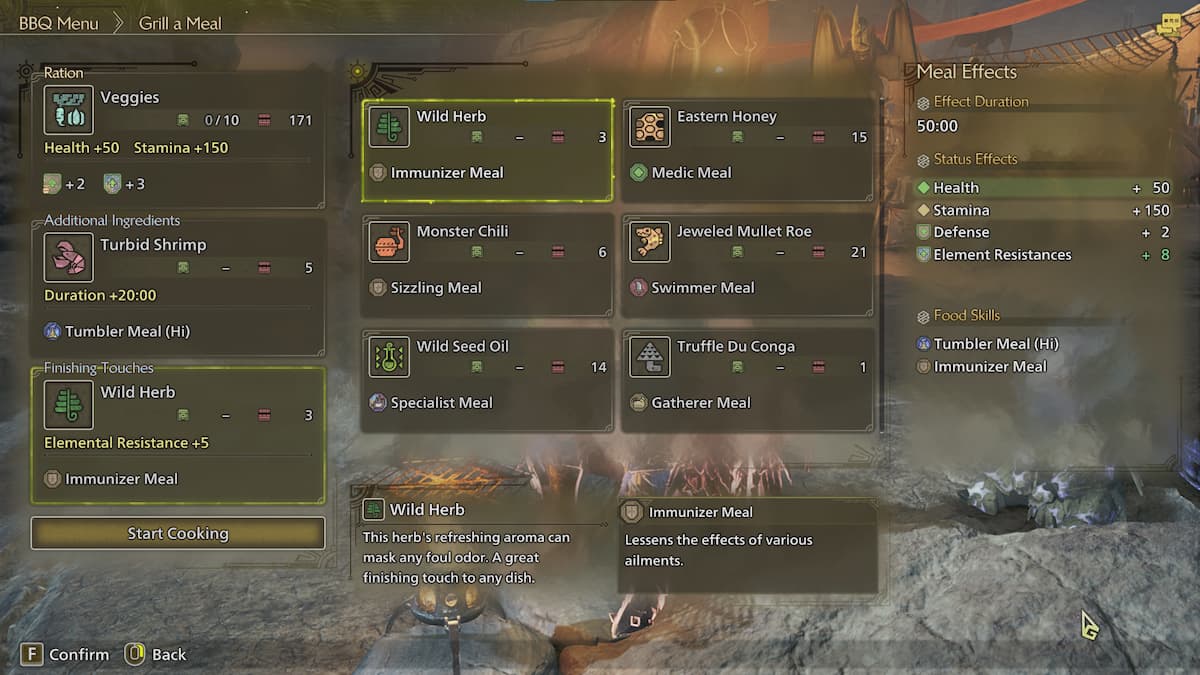The image size is (1200, 675).
Task: Start cooking the meal
Action: (x=178, y=533)
